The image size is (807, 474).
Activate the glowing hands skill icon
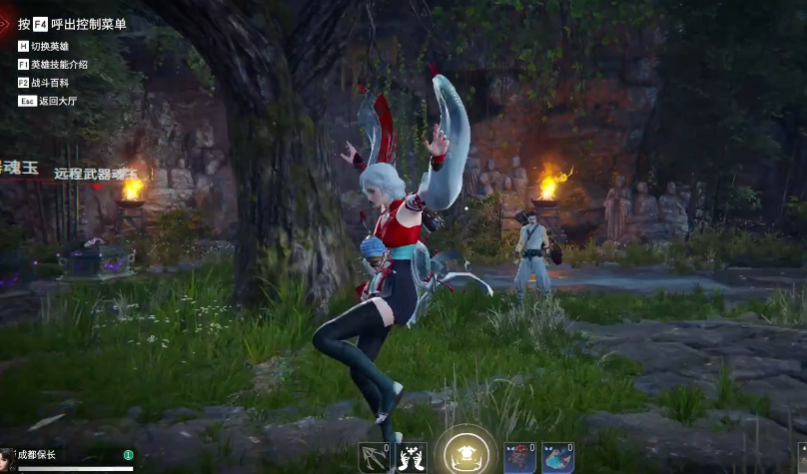pos(412,458)
